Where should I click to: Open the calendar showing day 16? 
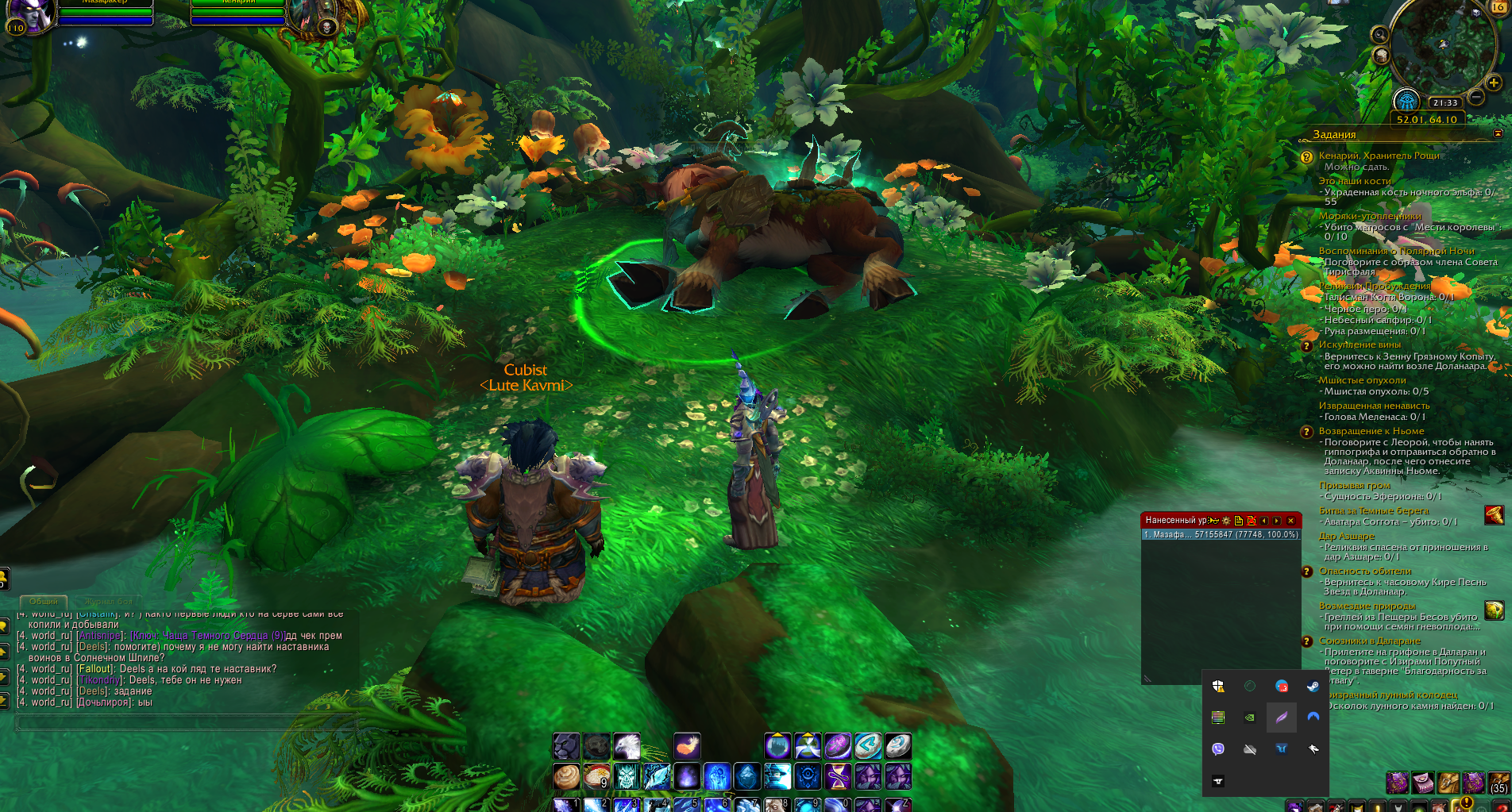pos(1498,6)
